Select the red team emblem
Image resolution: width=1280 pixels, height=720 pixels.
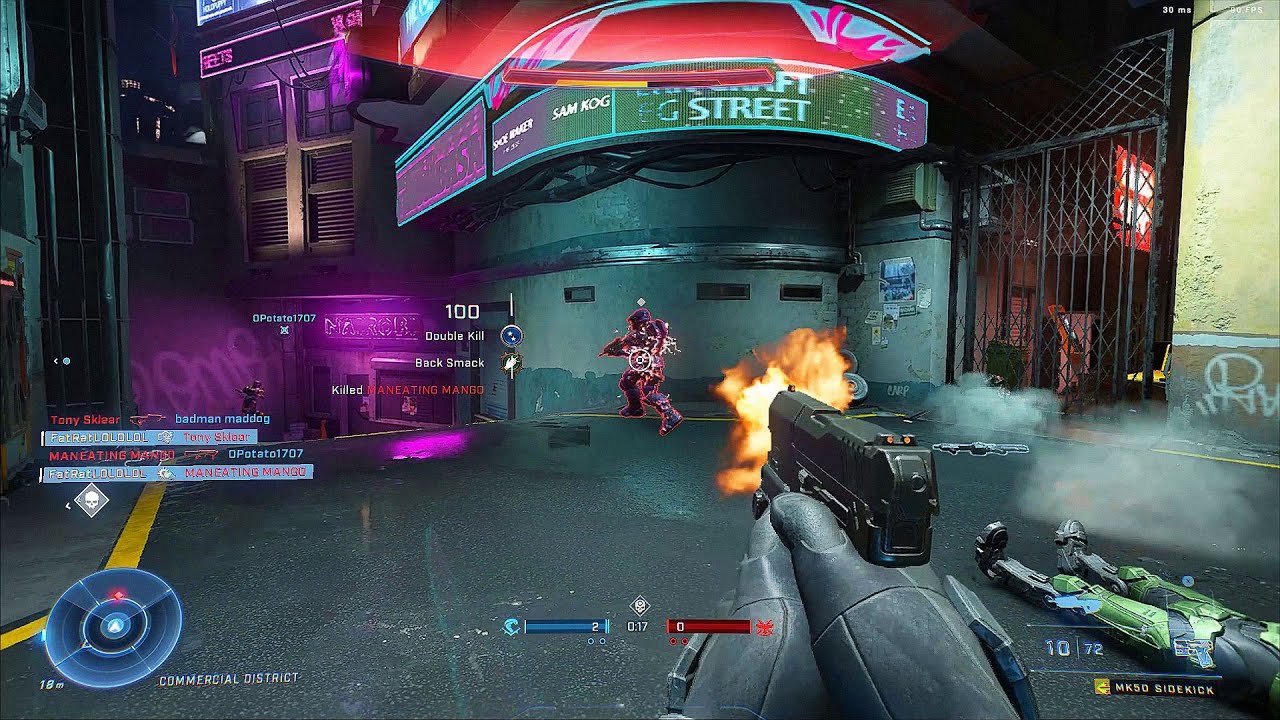[767, 627]
